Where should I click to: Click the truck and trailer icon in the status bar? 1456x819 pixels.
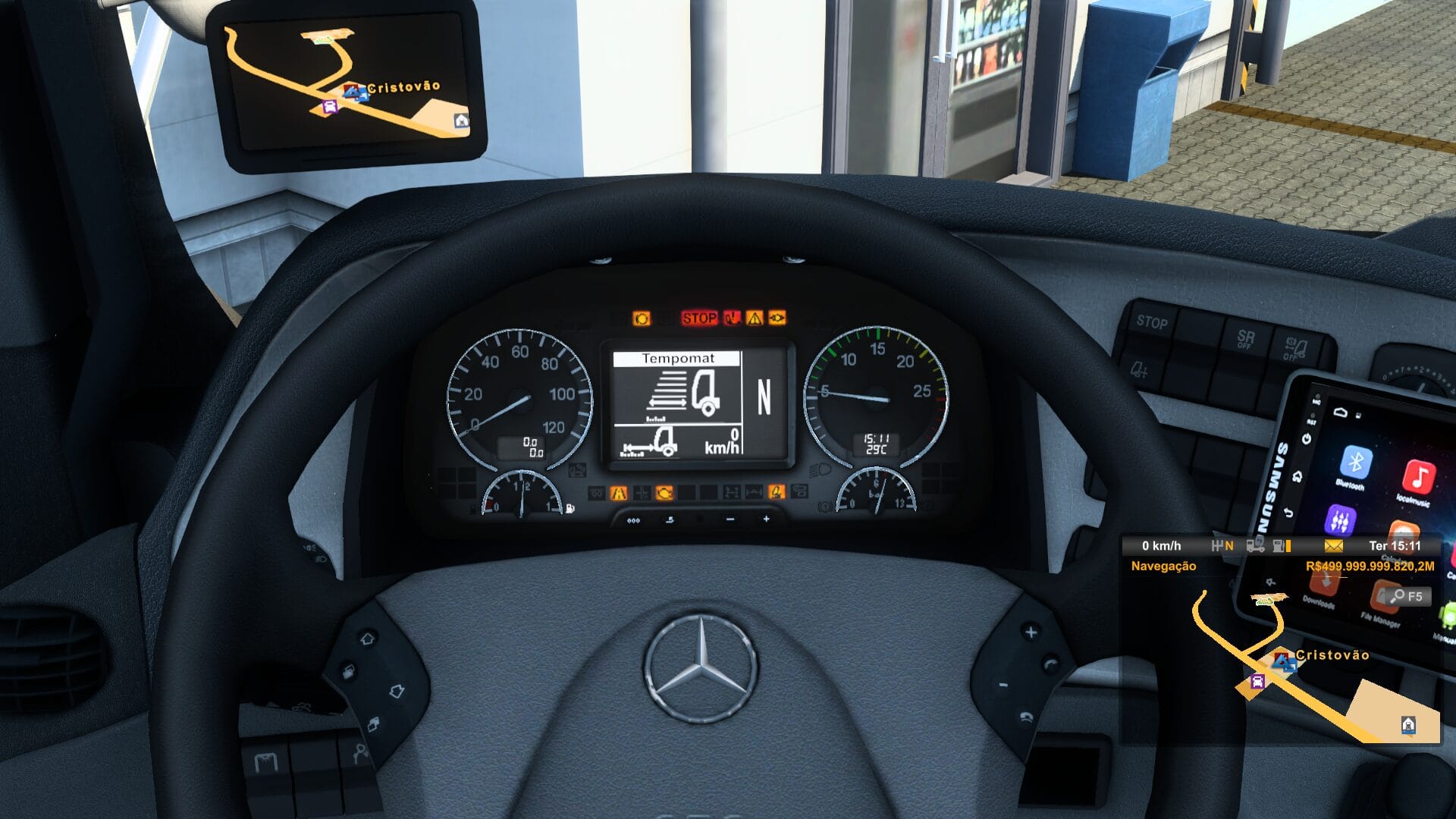click(x=1255, y=546)
